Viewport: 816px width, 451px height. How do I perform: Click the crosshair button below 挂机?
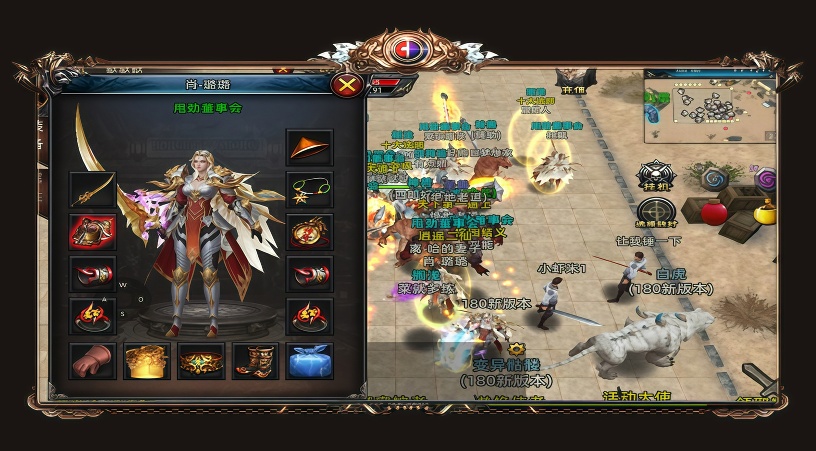pos(656,214)
